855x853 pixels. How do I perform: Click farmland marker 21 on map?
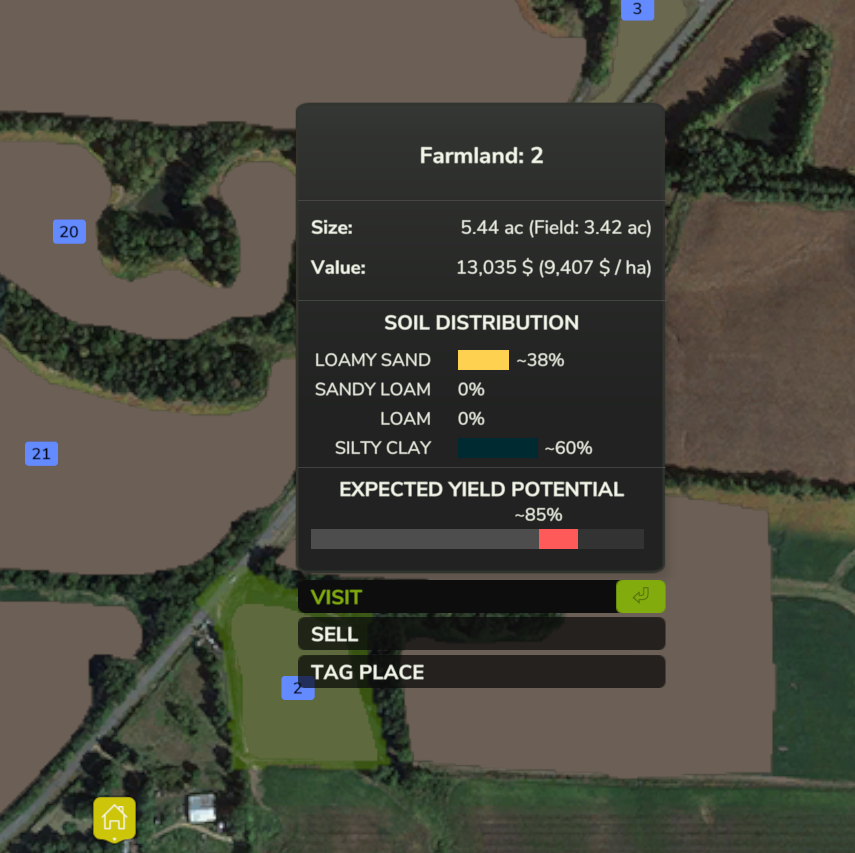pos(41,454)
